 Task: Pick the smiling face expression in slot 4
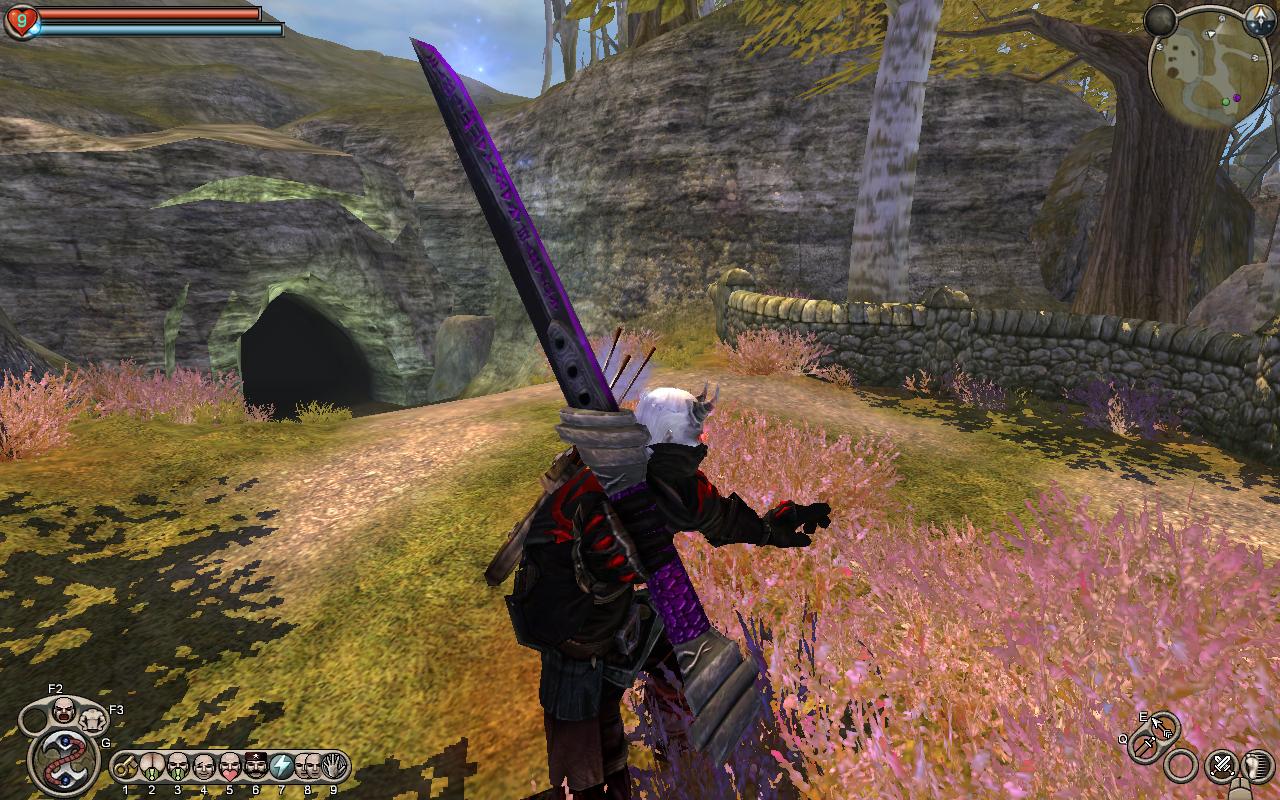tap(204, 766)
